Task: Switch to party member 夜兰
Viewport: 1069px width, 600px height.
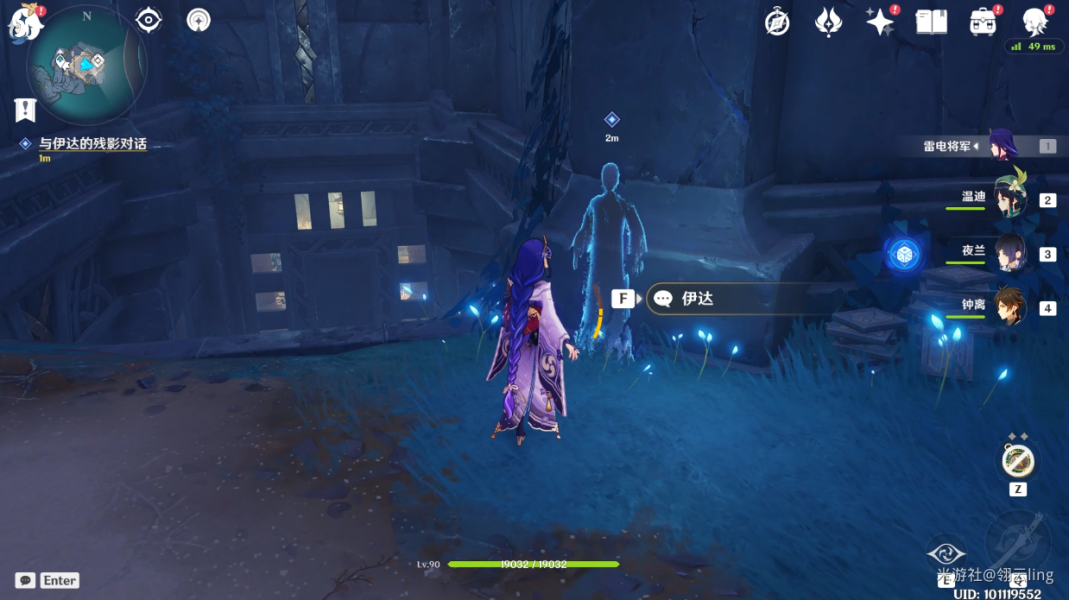Action: (x=1010, y=254)
